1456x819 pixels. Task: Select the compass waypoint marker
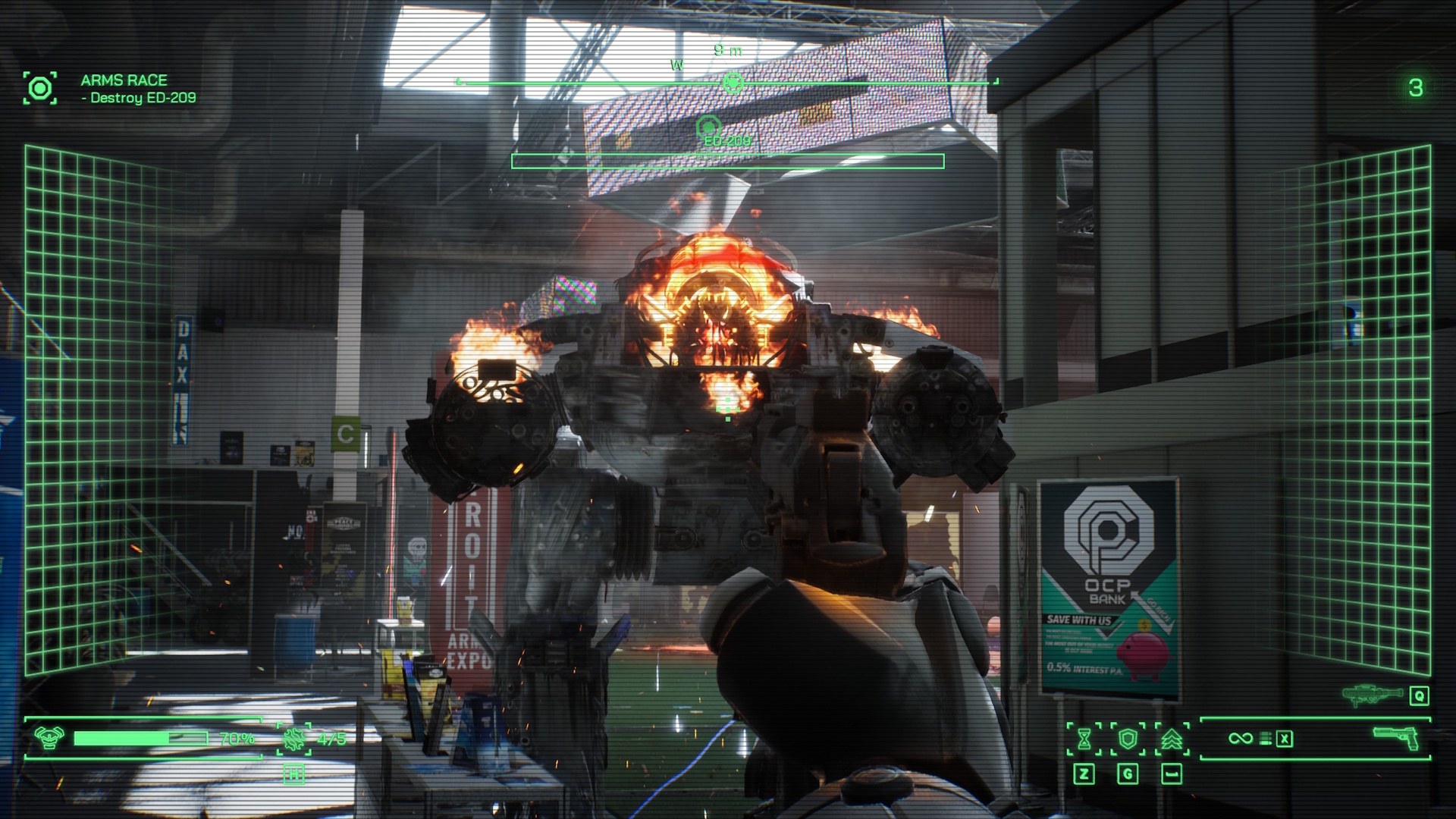point(733,82)
